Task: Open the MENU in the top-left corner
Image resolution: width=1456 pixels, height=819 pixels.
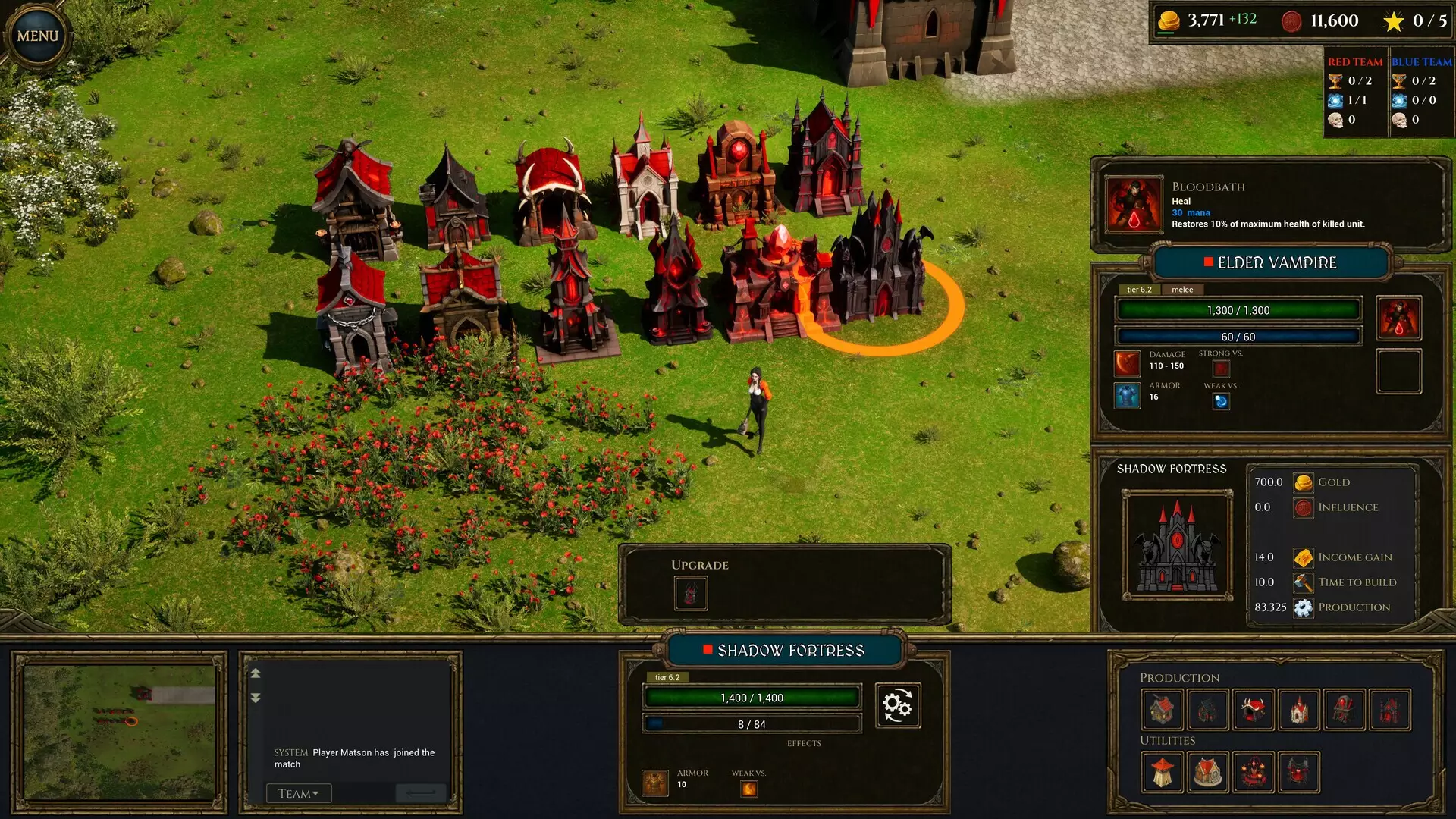Action: coord(36,35)
